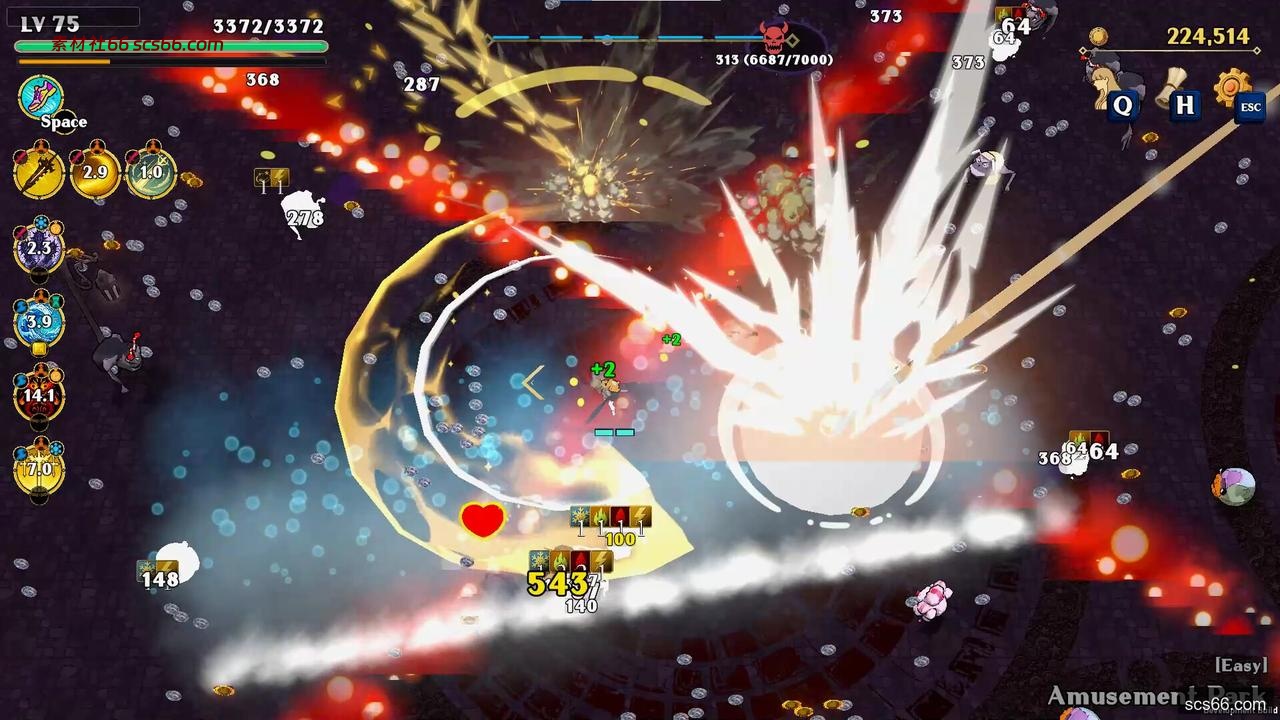Pick up the red heart item
The width and height of the screenshot is (1280, 720).
pos(483,519)
